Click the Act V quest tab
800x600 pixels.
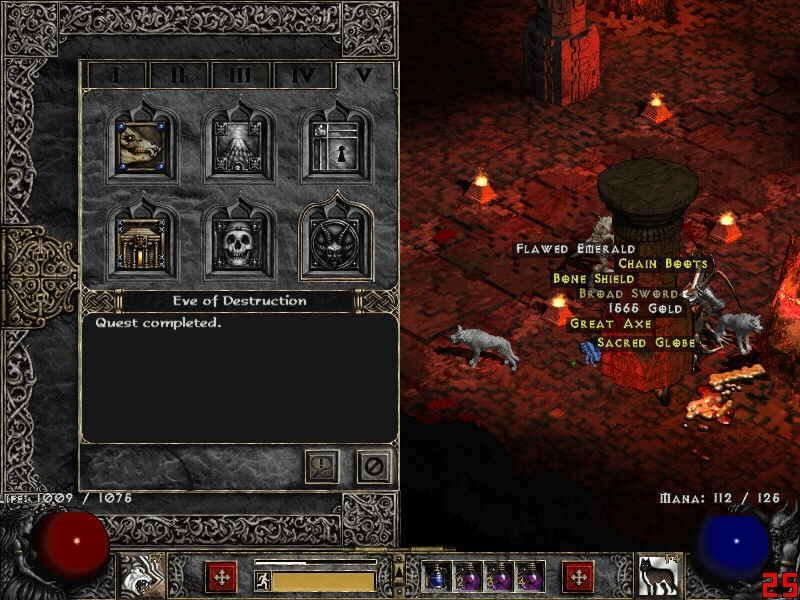(364, 75)
